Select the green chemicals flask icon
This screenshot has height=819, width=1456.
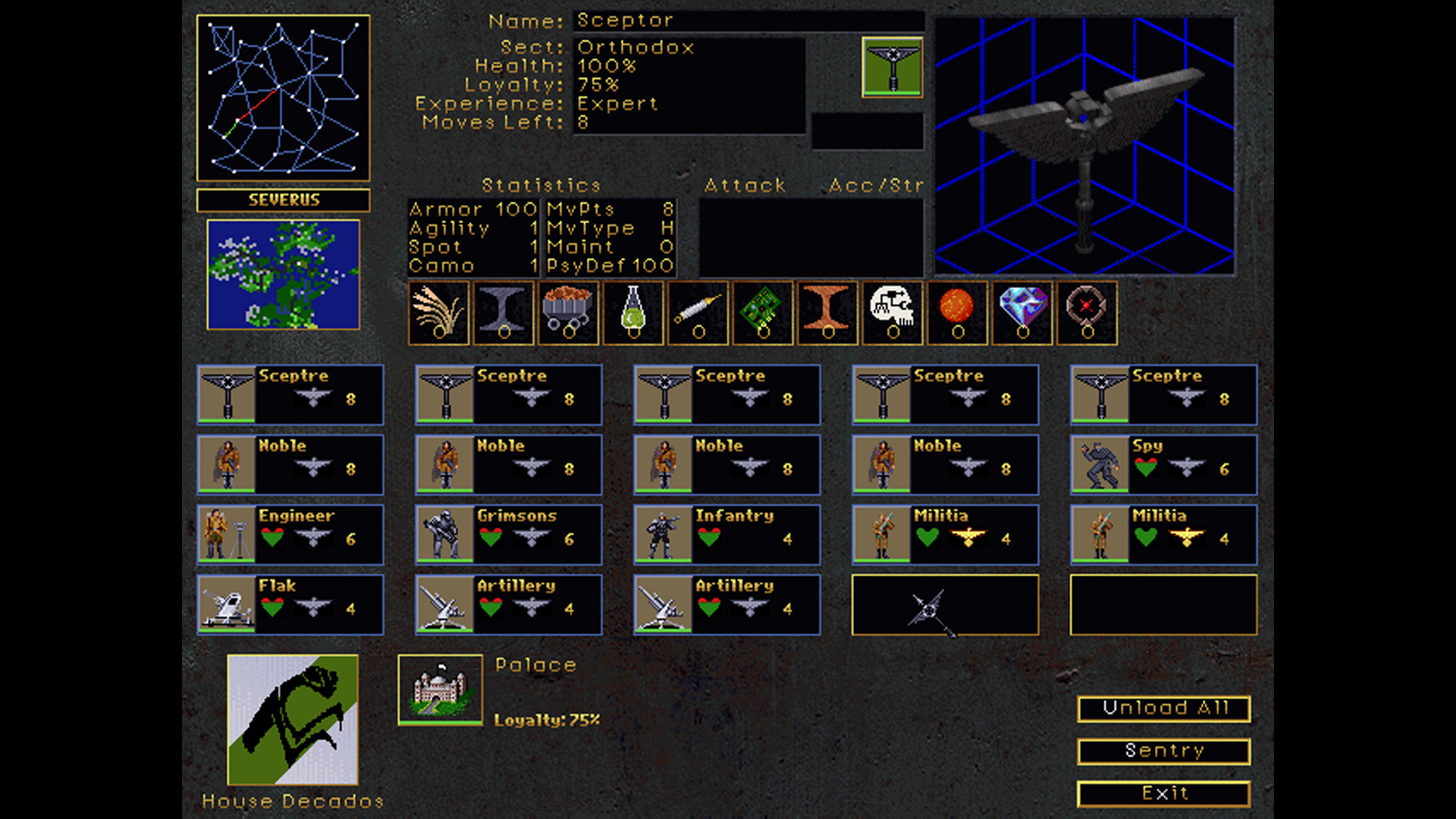point(633,312)
